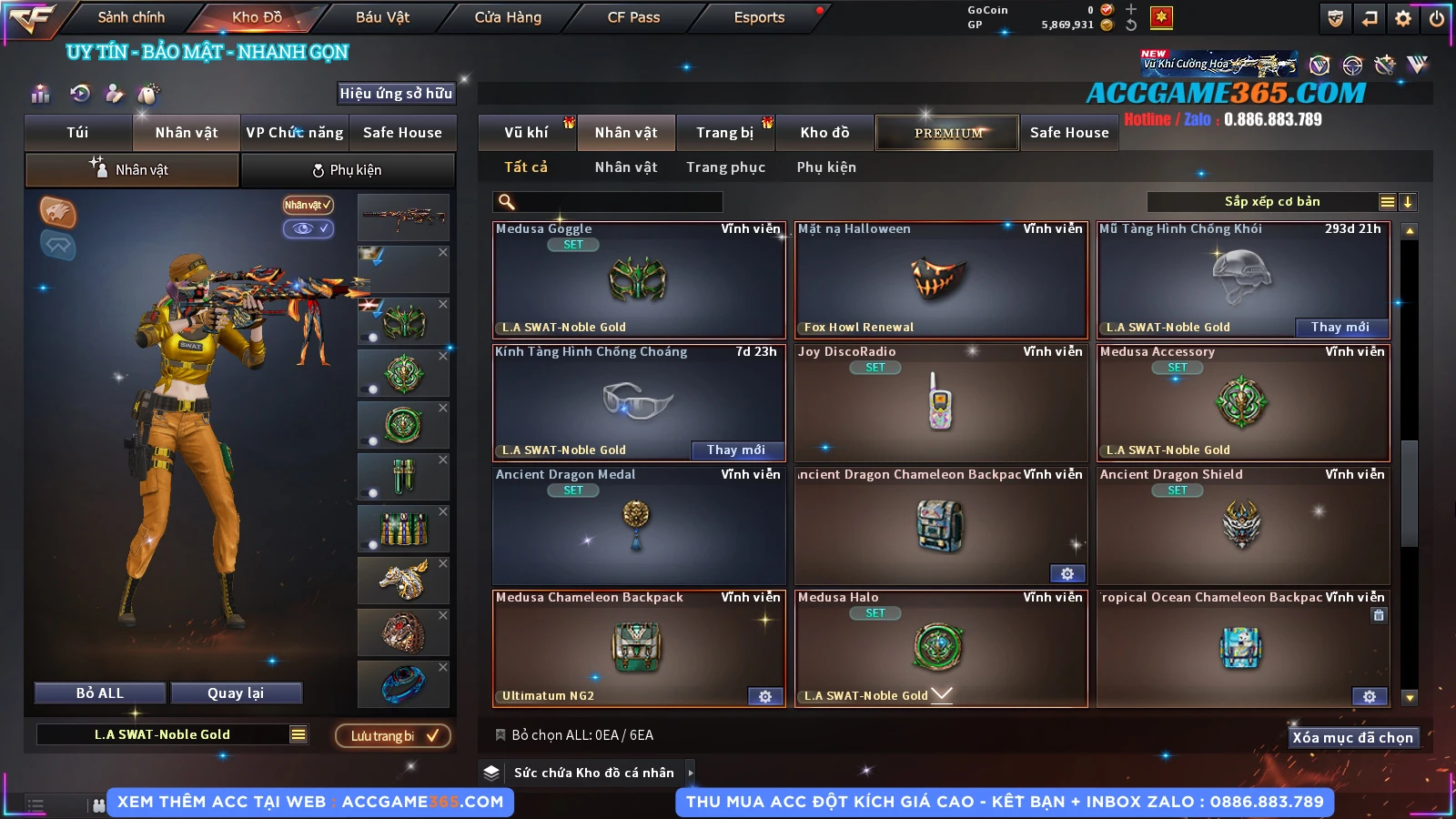Open the CF Pass menu
The image size is (1456, 819).
tap(633, 17)
